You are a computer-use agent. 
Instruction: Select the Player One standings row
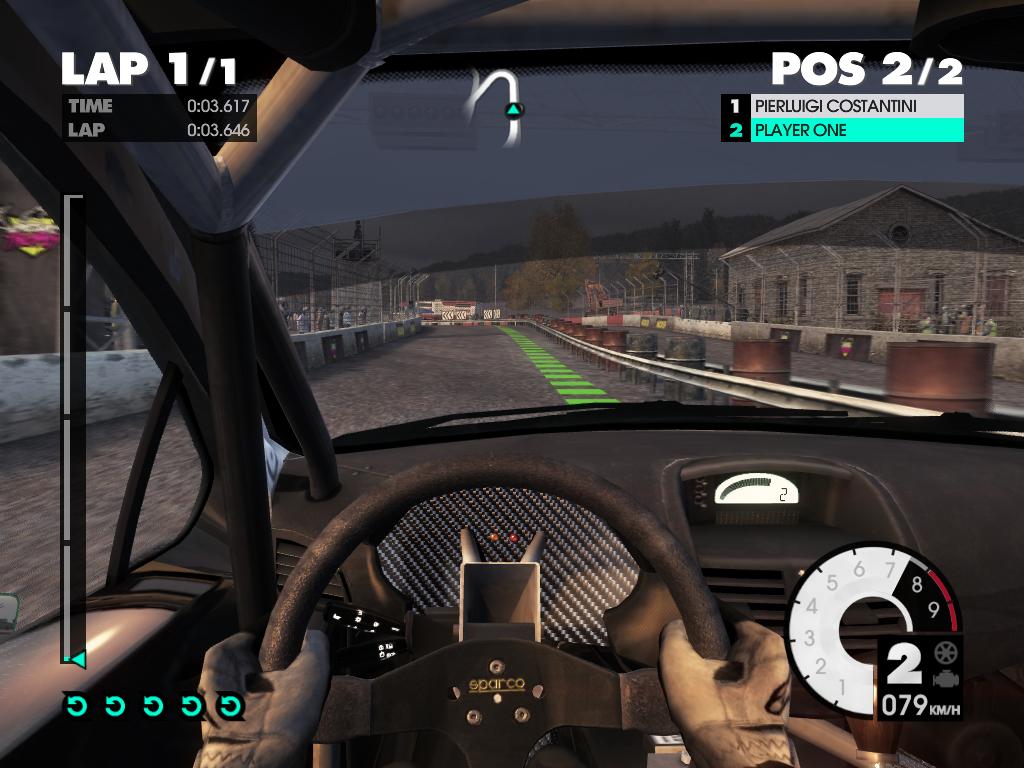pyautogui.click(x=842, y=130)
